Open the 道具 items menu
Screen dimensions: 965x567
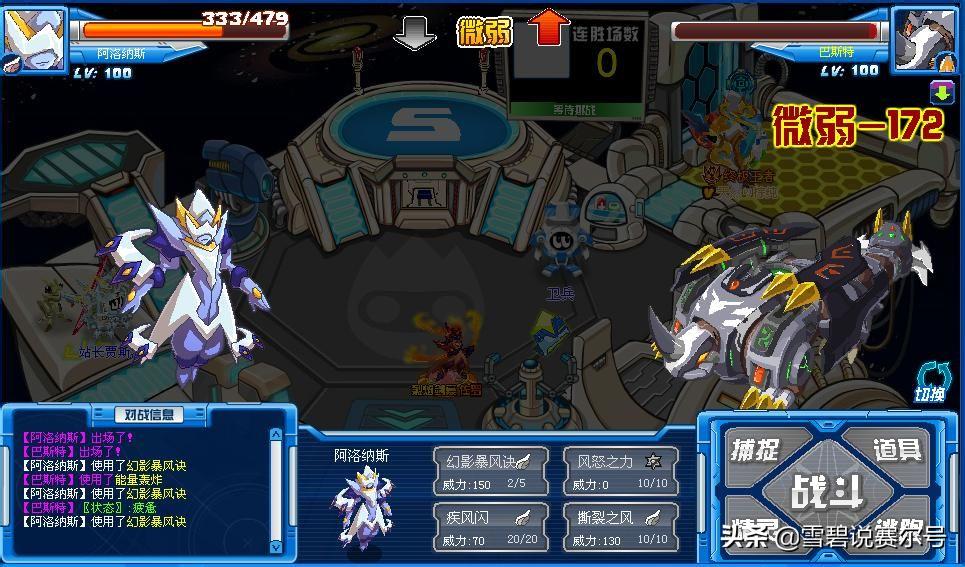pos(896,449)
